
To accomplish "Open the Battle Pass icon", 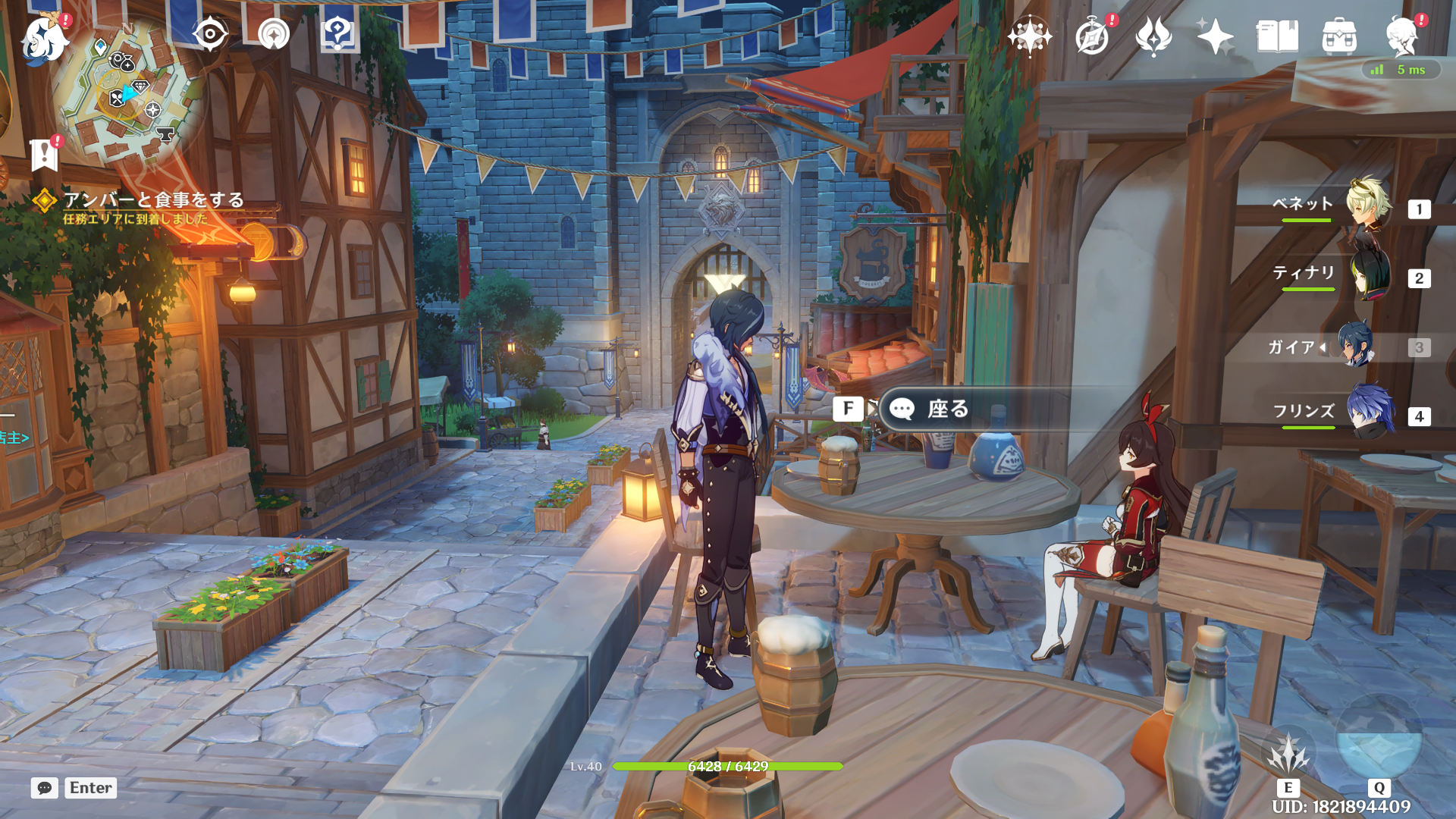I will point(1153,36).
